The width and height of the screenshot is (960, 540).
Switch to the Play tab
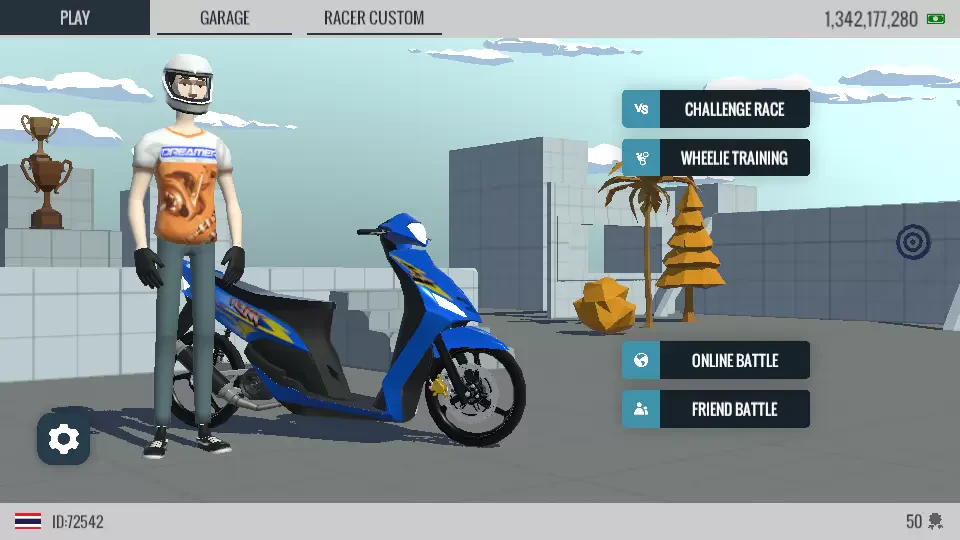click(x=75, y=18)
